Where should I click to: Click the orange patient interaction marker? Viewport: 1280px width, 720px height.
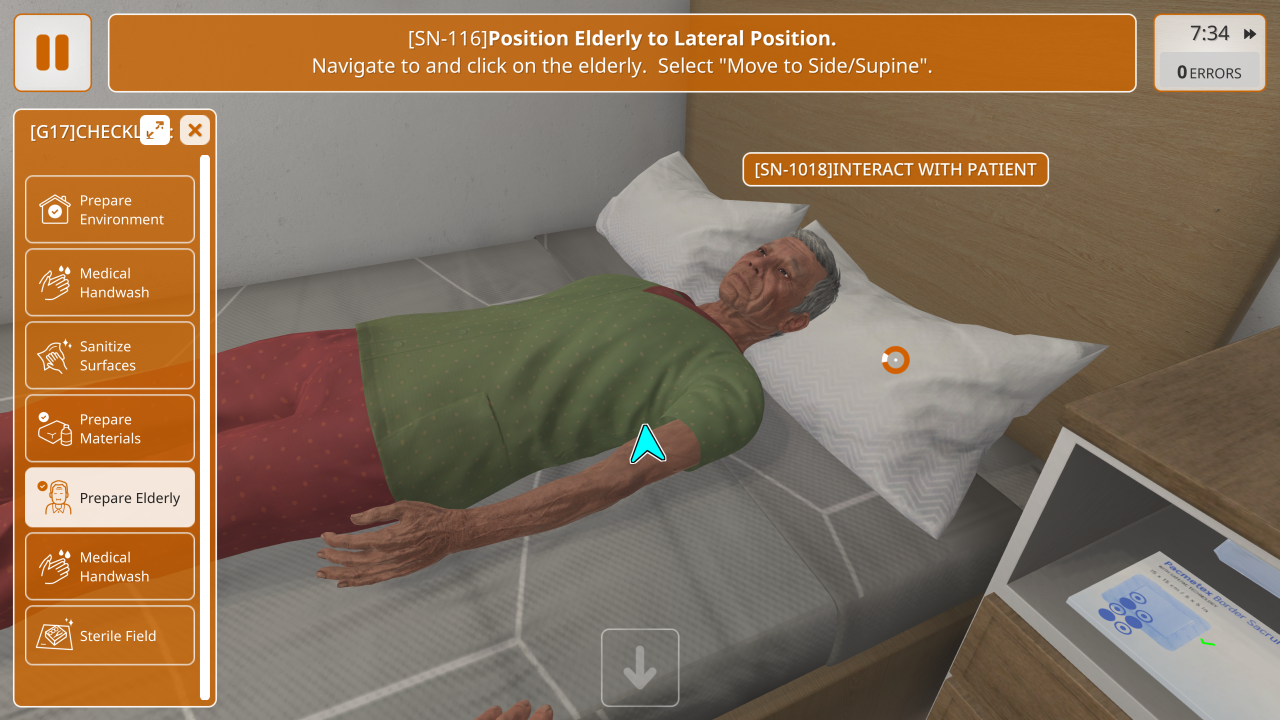[895, 360]
